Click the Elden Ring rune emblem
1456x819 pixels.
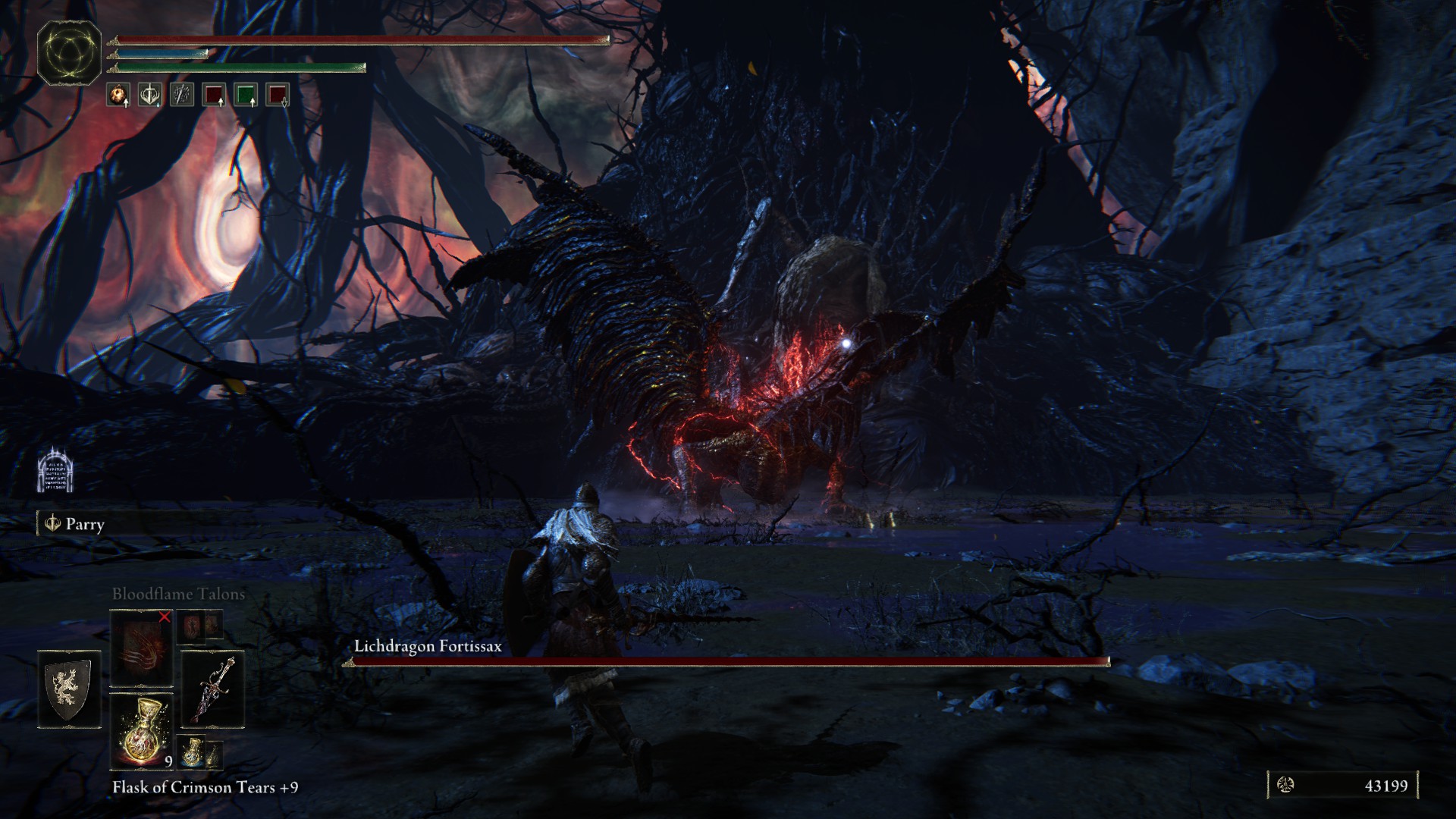[x=70, y=52]
